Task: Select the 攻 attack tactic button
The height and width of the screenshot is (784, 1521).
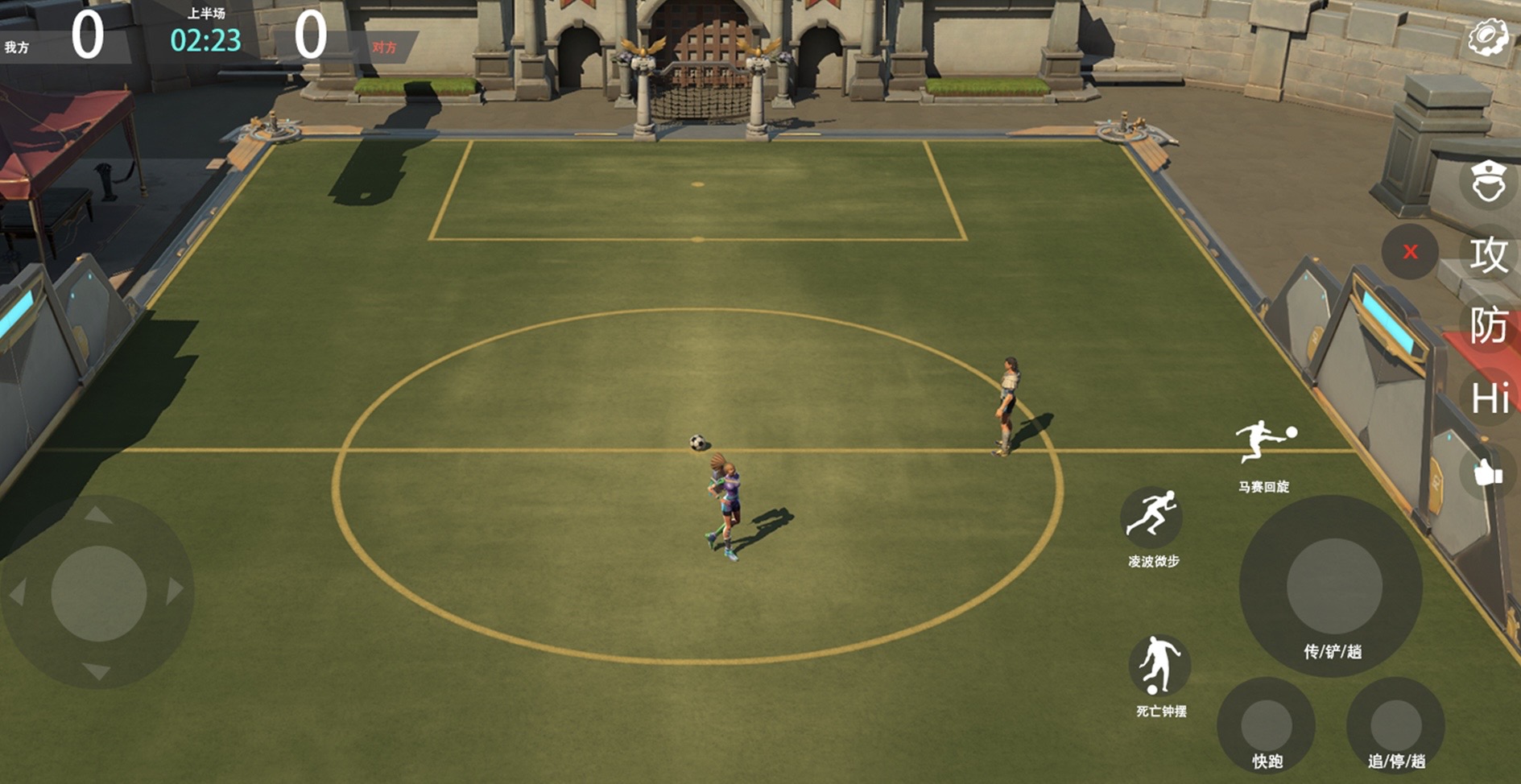Action: (x=1488, y=254)
